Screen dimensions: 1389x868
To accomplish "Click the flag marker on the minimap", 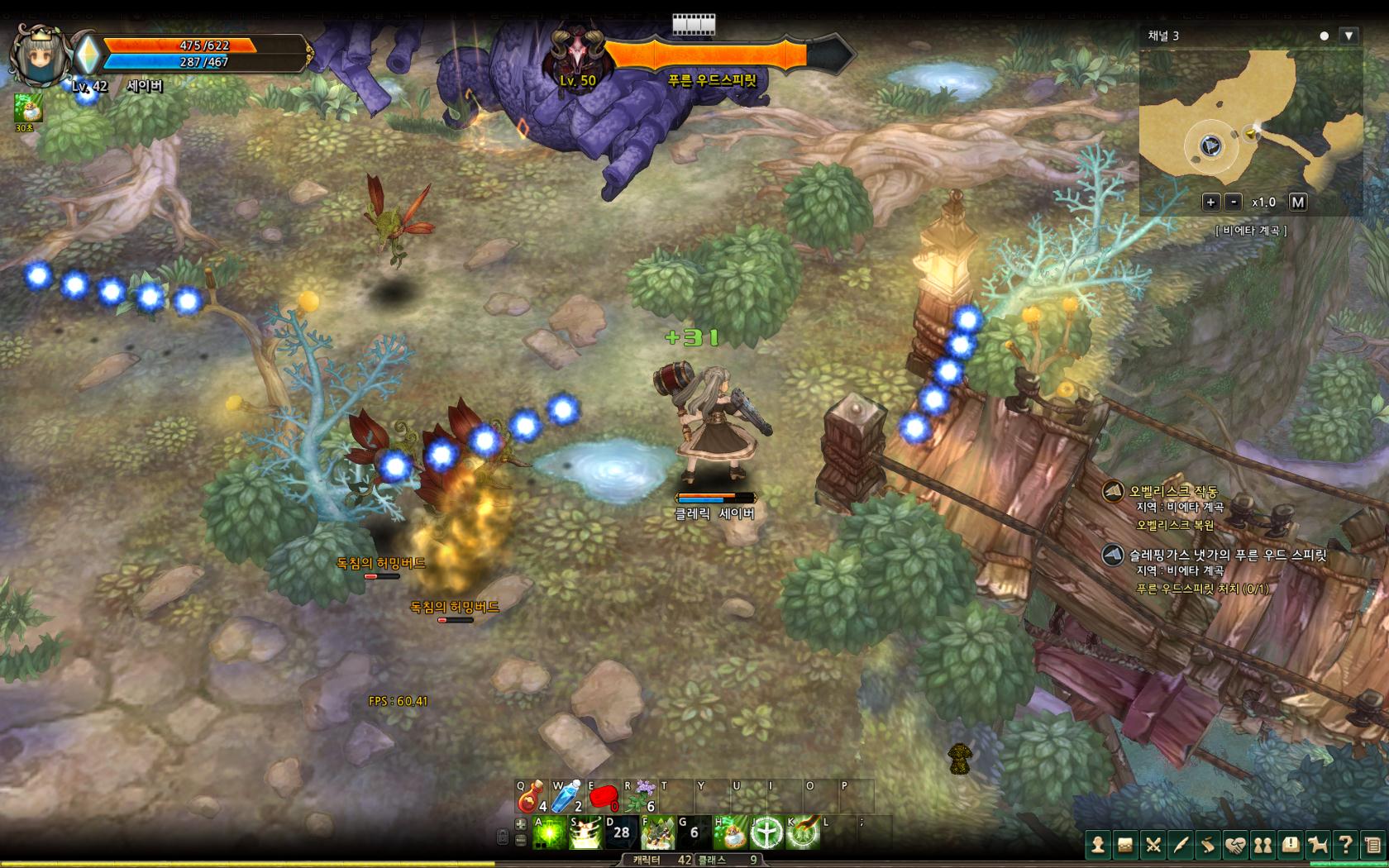I will [x=1251, y=134].
